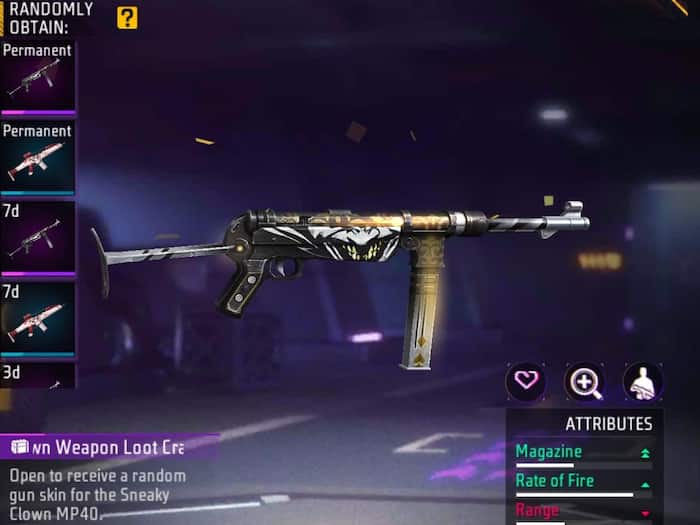The height and width of the screenshot is (525, 700).
Task: Add the skin to favorites with heart icon
Action: click(525, 382)
